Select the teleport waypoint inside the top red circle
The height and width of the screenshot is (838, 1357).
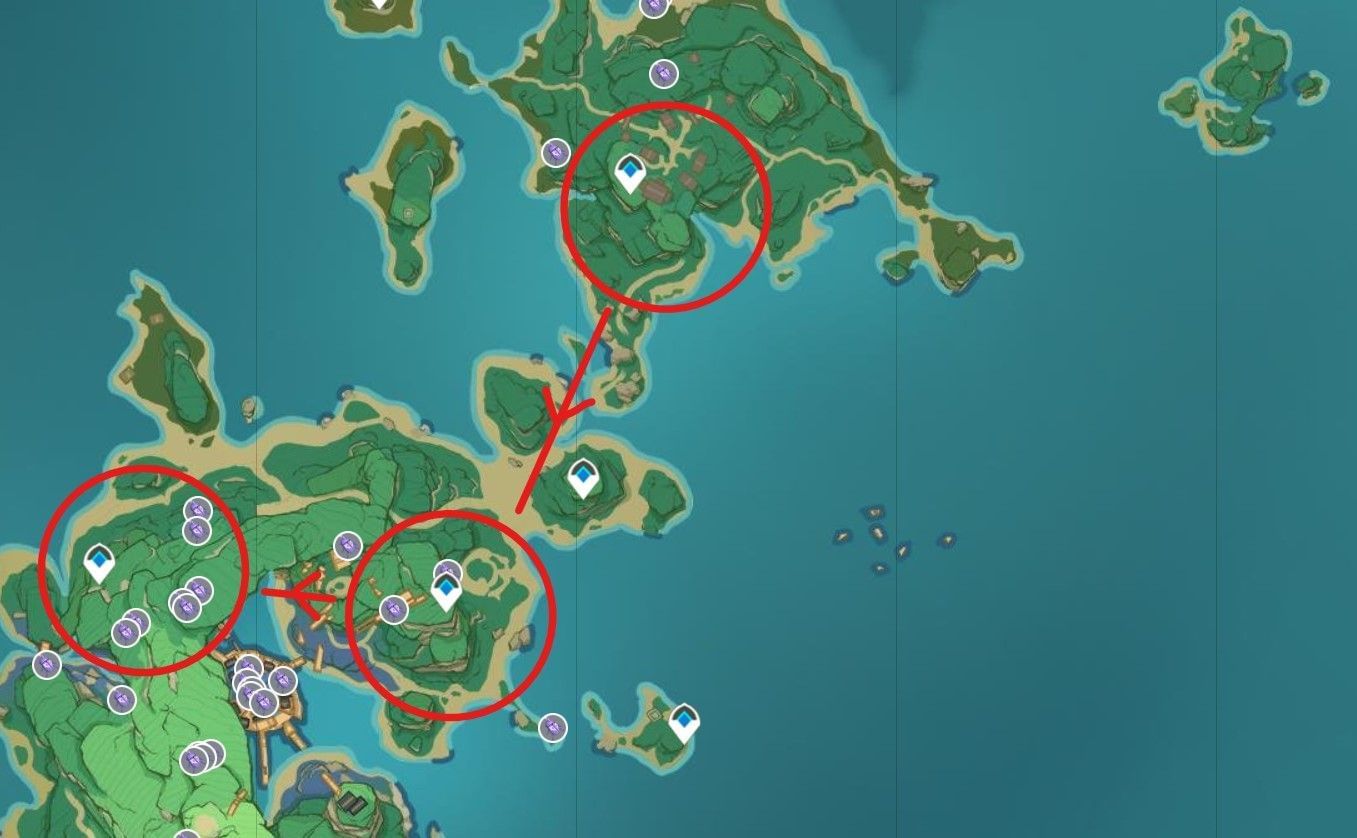[628, 172]
